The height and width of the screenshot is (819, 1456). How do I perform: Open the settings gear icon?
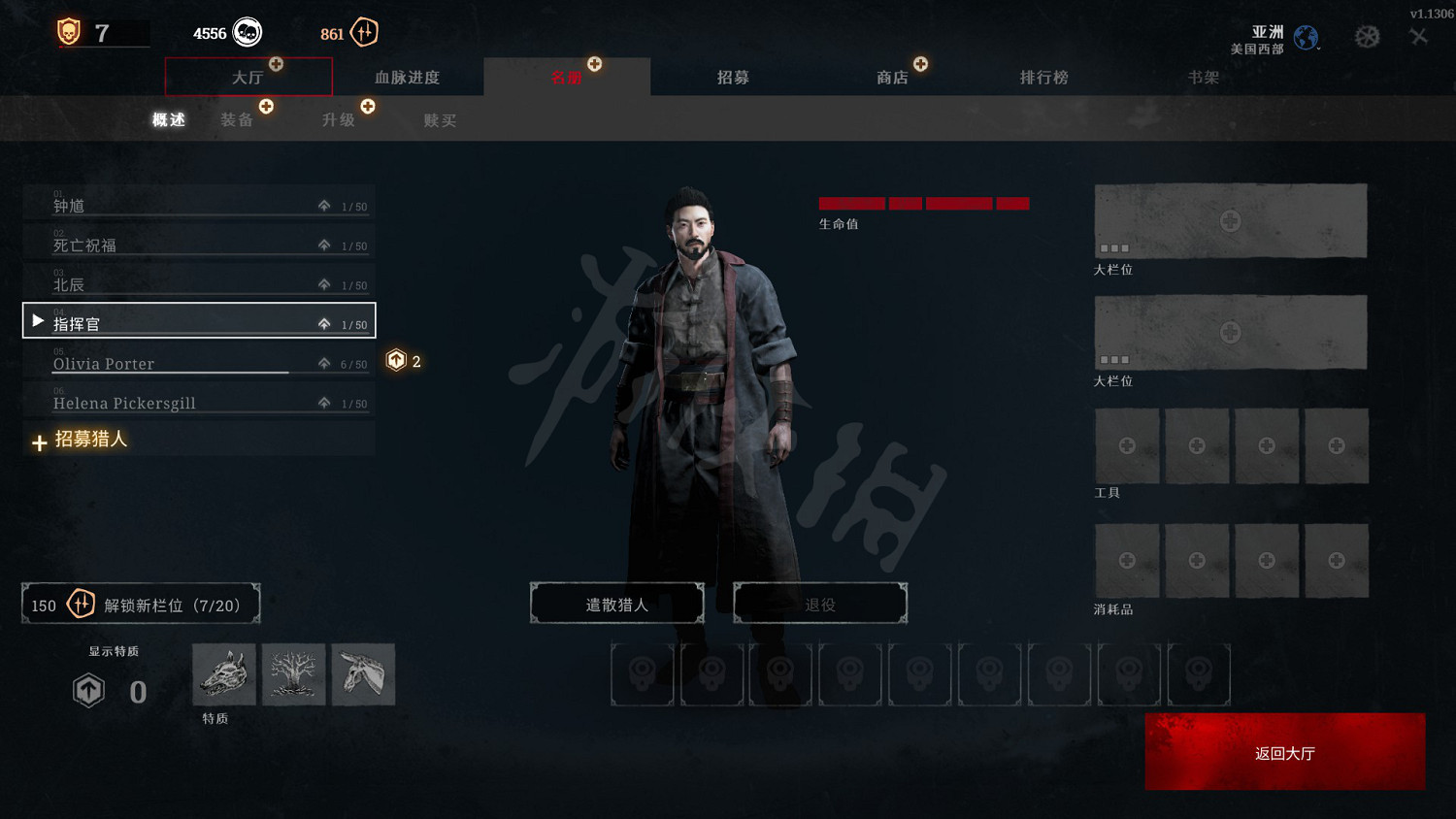(1368, 34)
